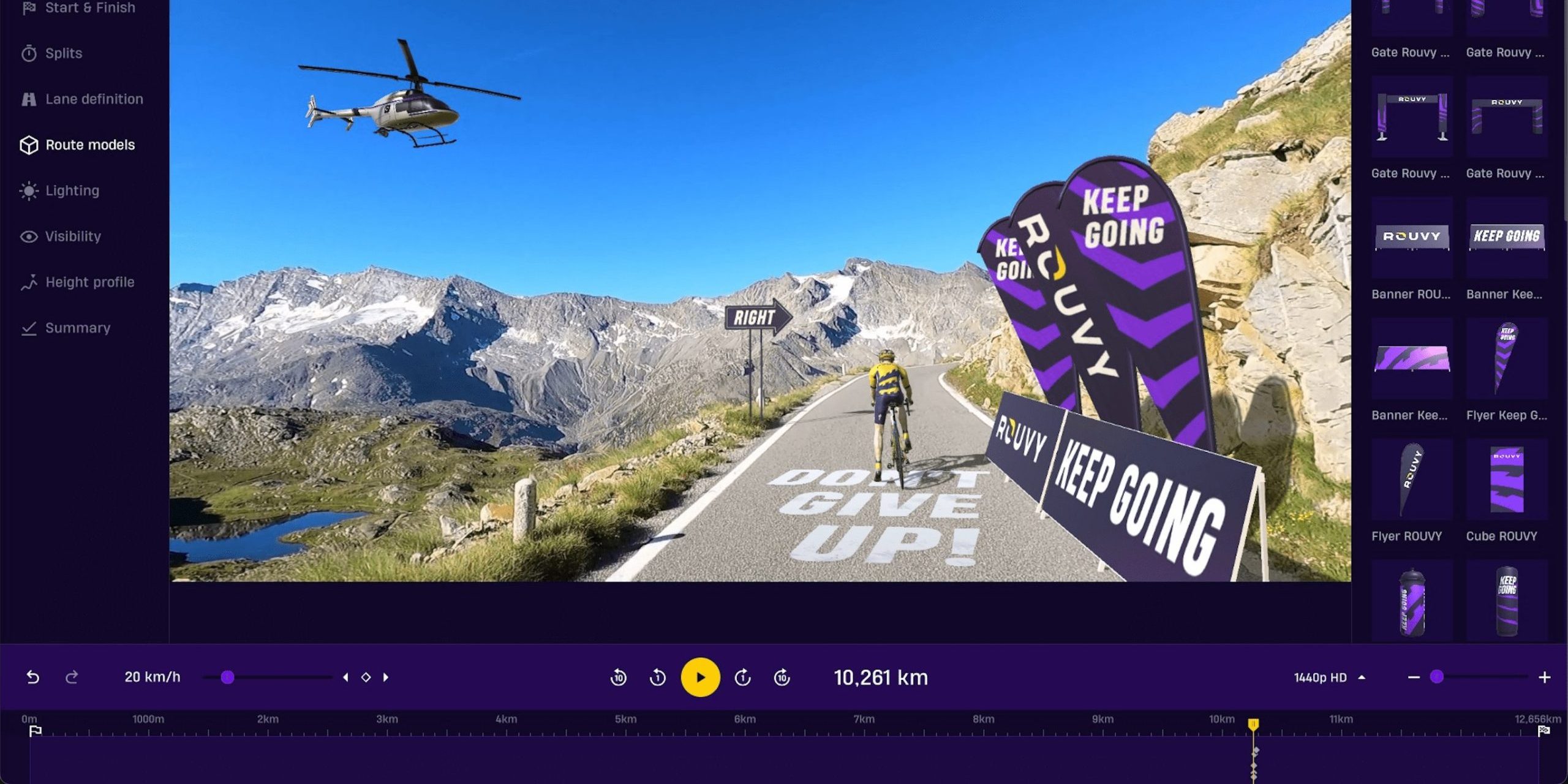This screenshot has height=784, width=1568.
Task: Open the Lighting settings
Action: tap(72, 190)
